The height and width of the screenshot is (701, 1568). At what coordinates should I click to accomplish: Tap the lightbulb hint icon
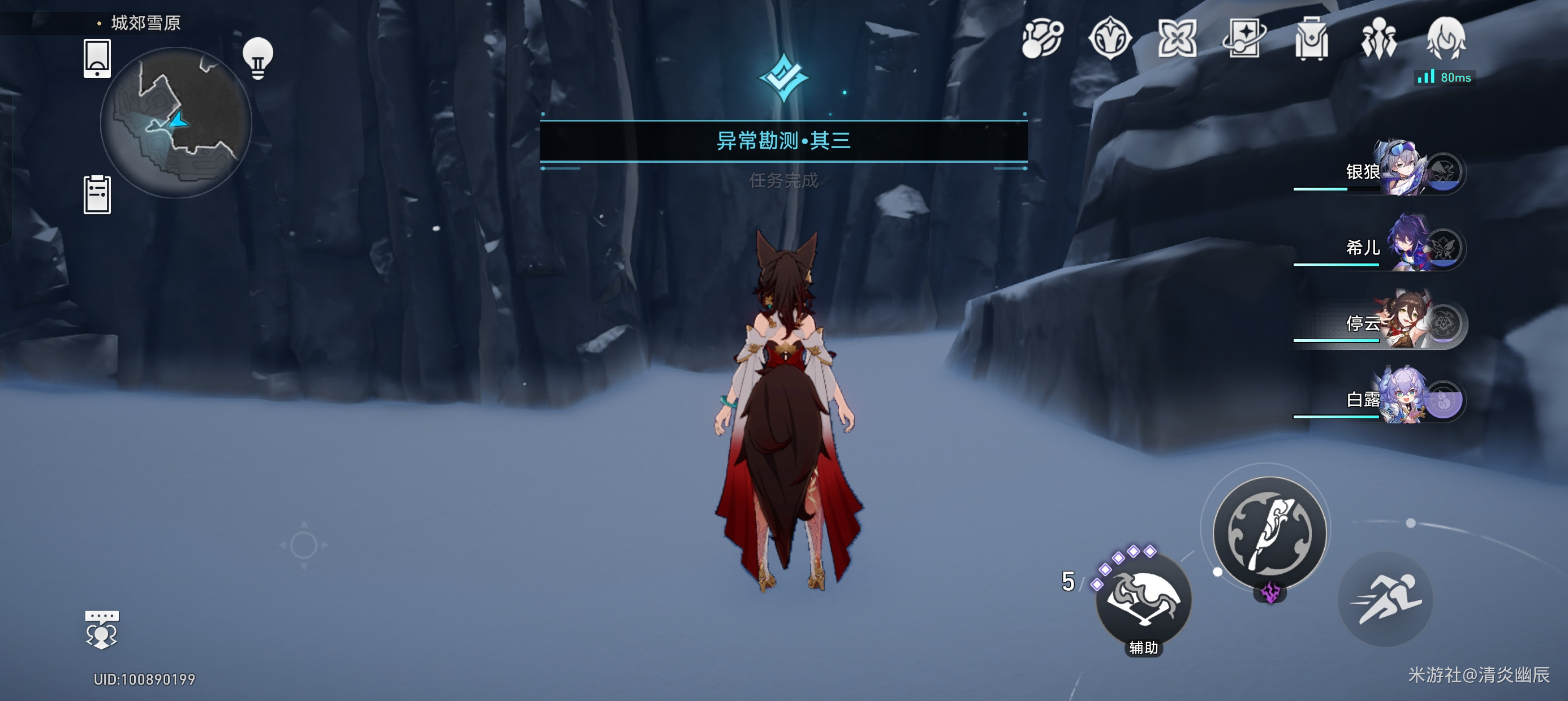[x=257, y=58]
